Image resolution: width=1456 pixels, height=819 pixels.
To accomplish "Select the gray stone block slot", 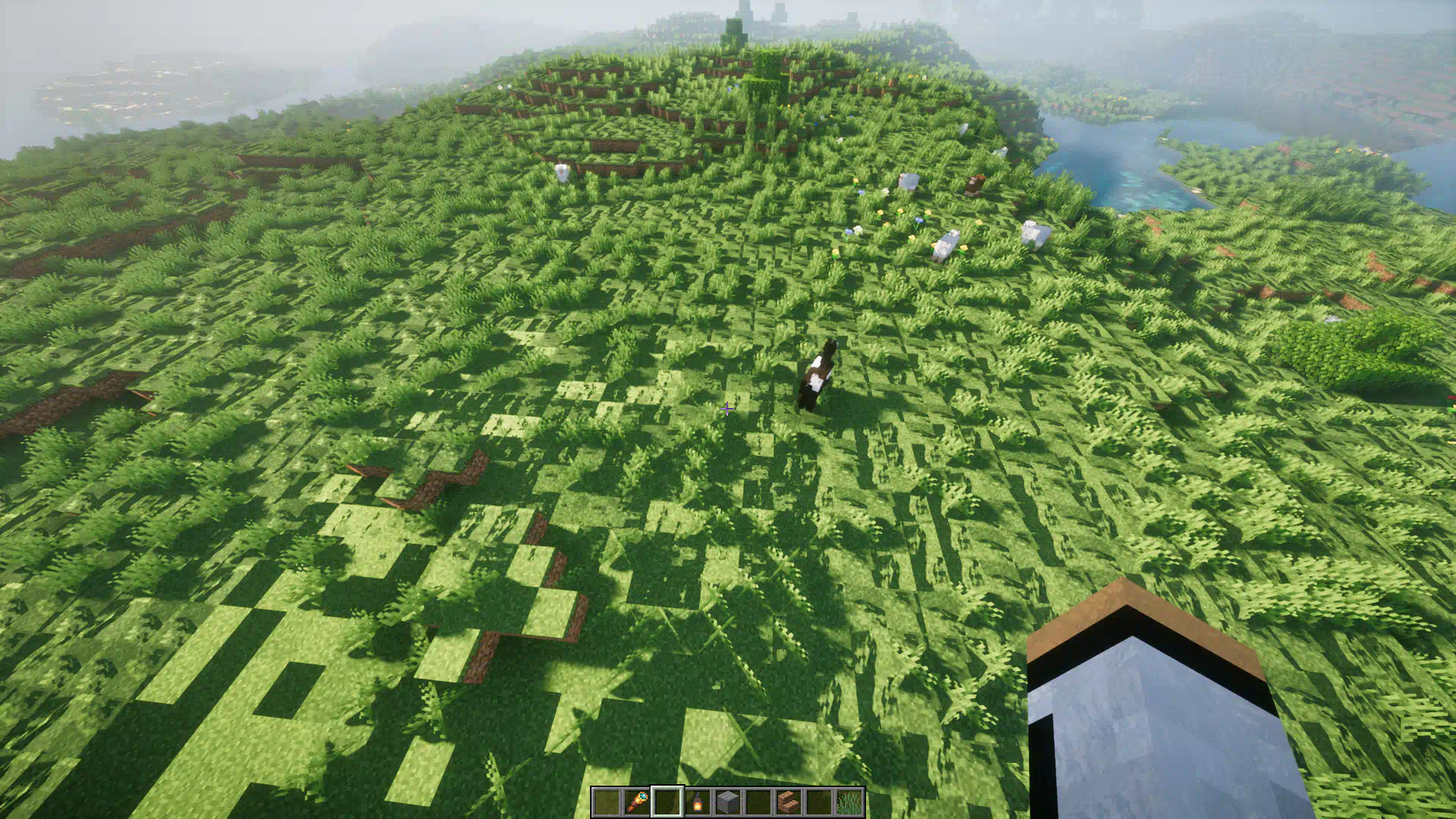I will point(728,802).
